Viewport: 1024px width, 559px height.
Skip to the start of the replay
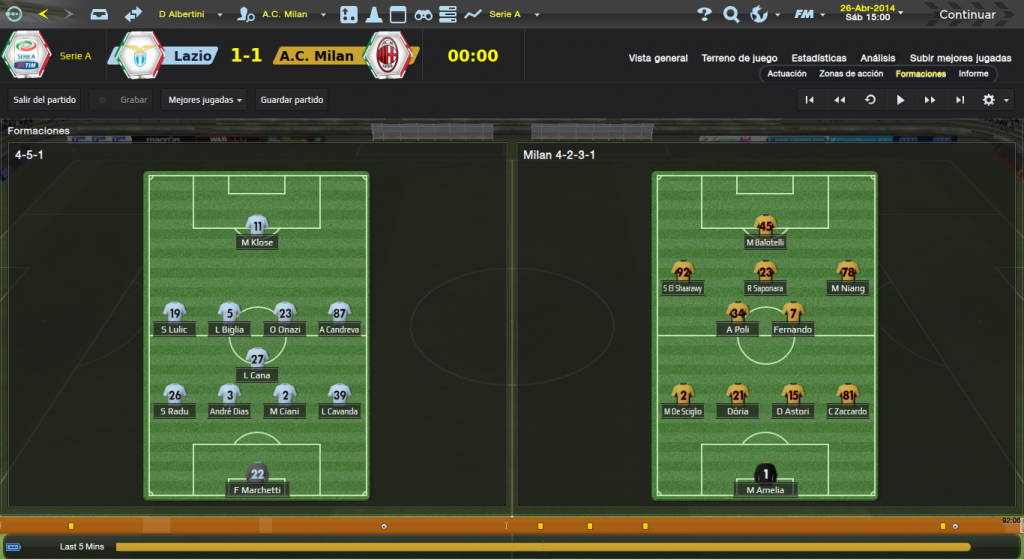[x=810, y=100]
